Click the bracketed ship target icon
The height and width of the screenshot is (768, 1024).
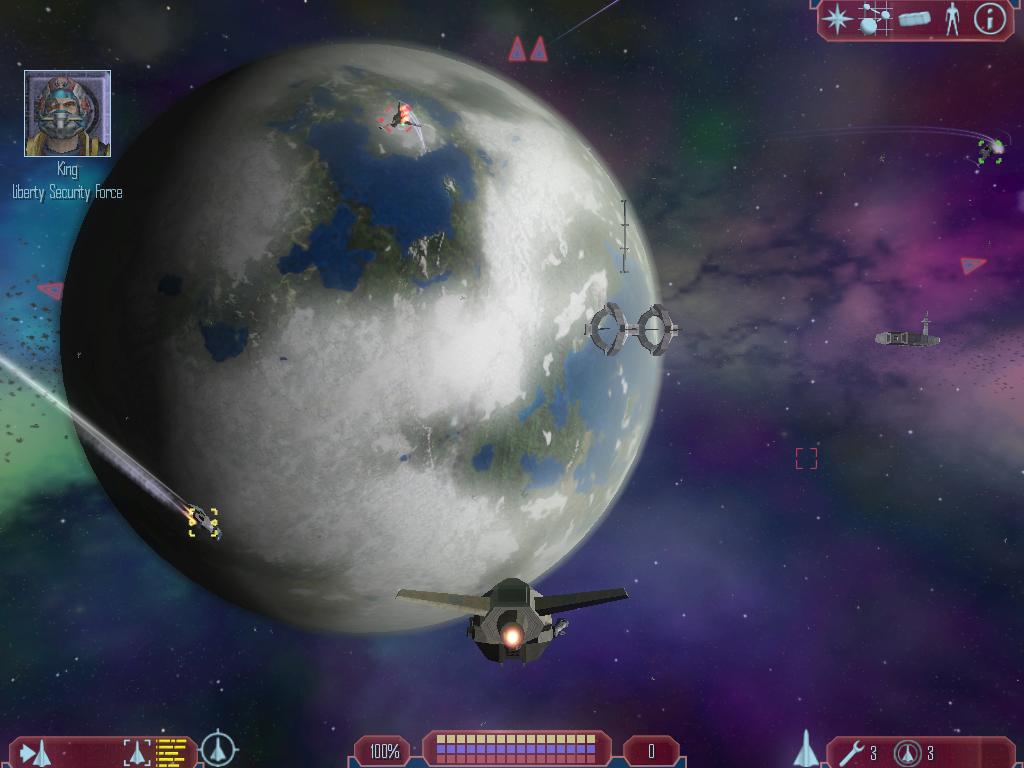pyautogui.click(x=137, y=752)
